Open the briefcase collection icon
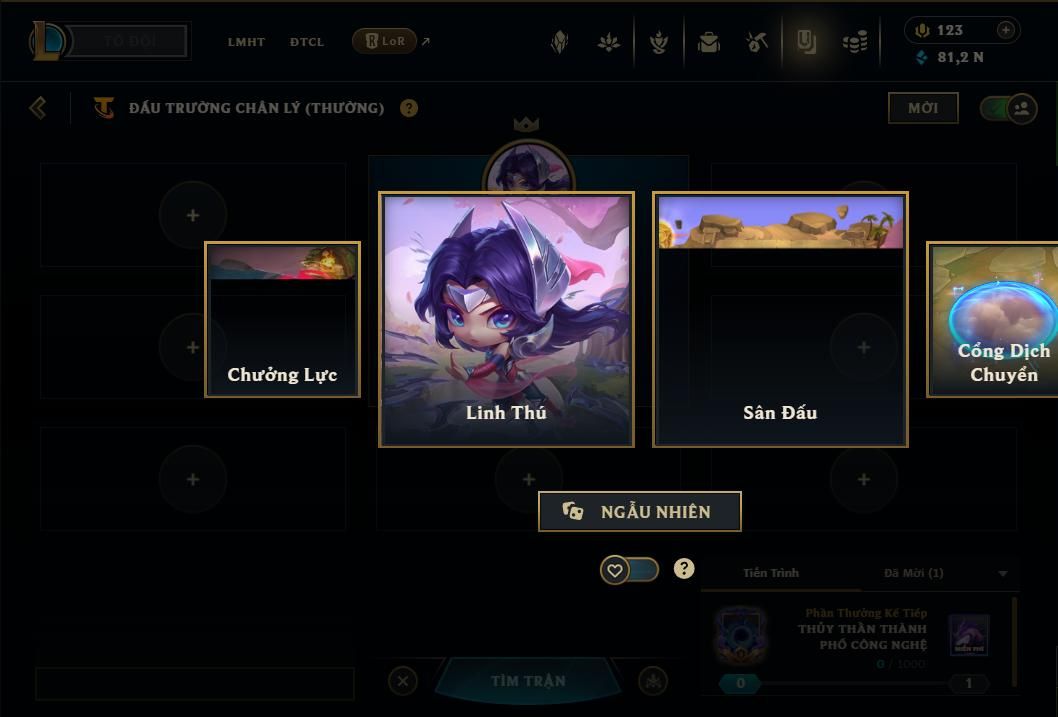 click(709, 42)
